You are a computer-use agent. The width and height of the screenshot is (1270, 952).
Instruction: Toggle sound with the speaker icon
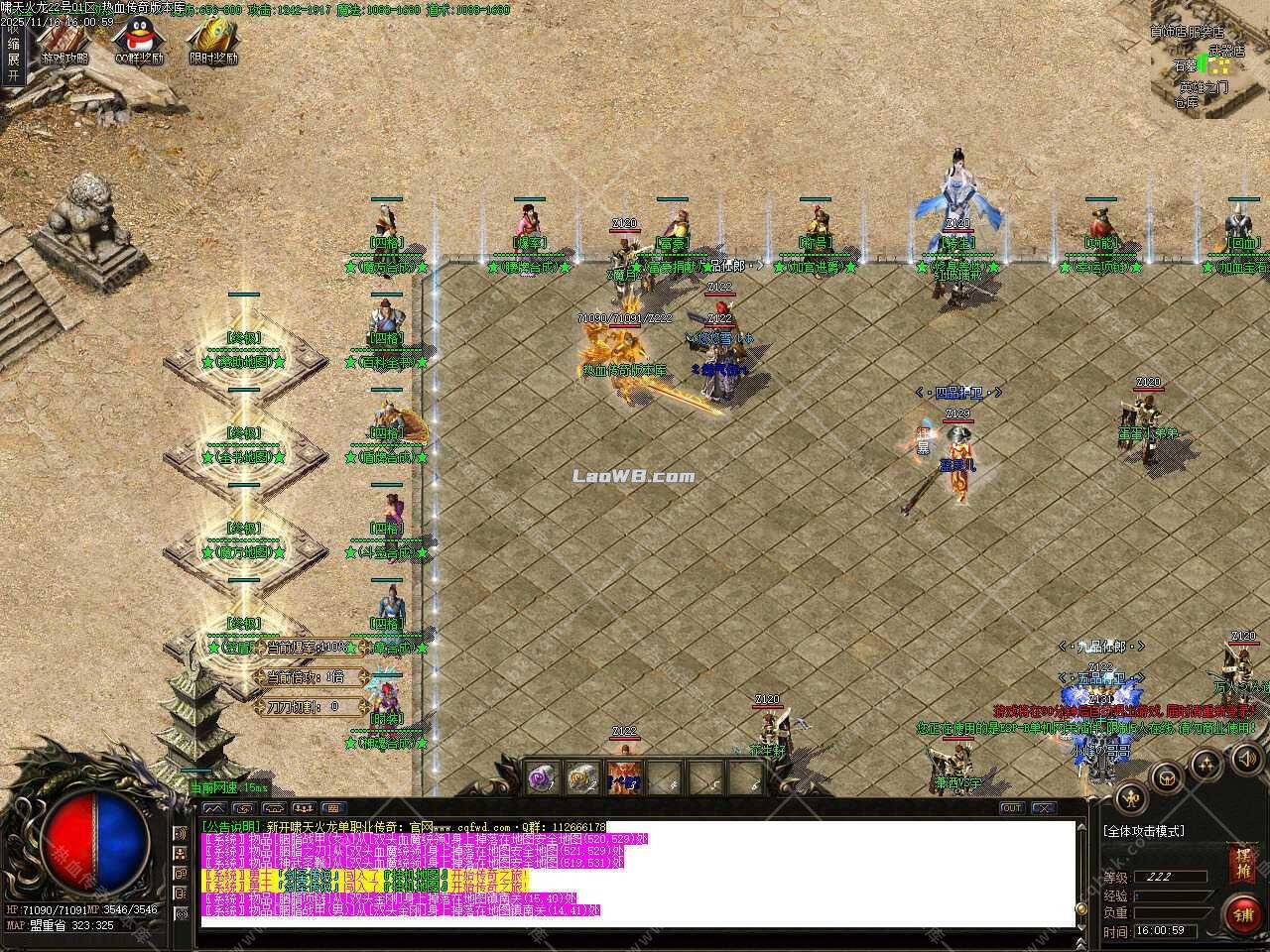[x=1244, y=759]
